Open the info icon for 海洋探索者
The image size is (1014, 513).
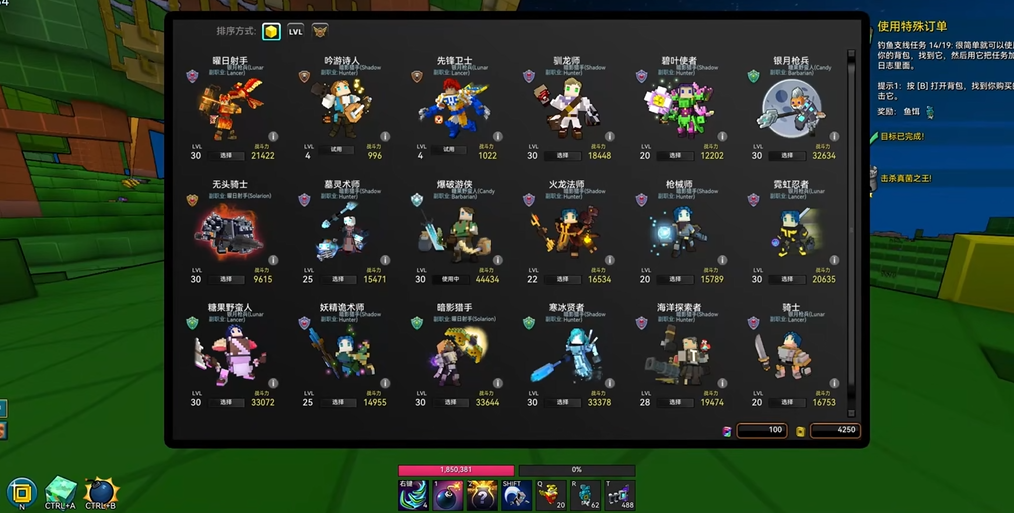(x=722, y=383)
